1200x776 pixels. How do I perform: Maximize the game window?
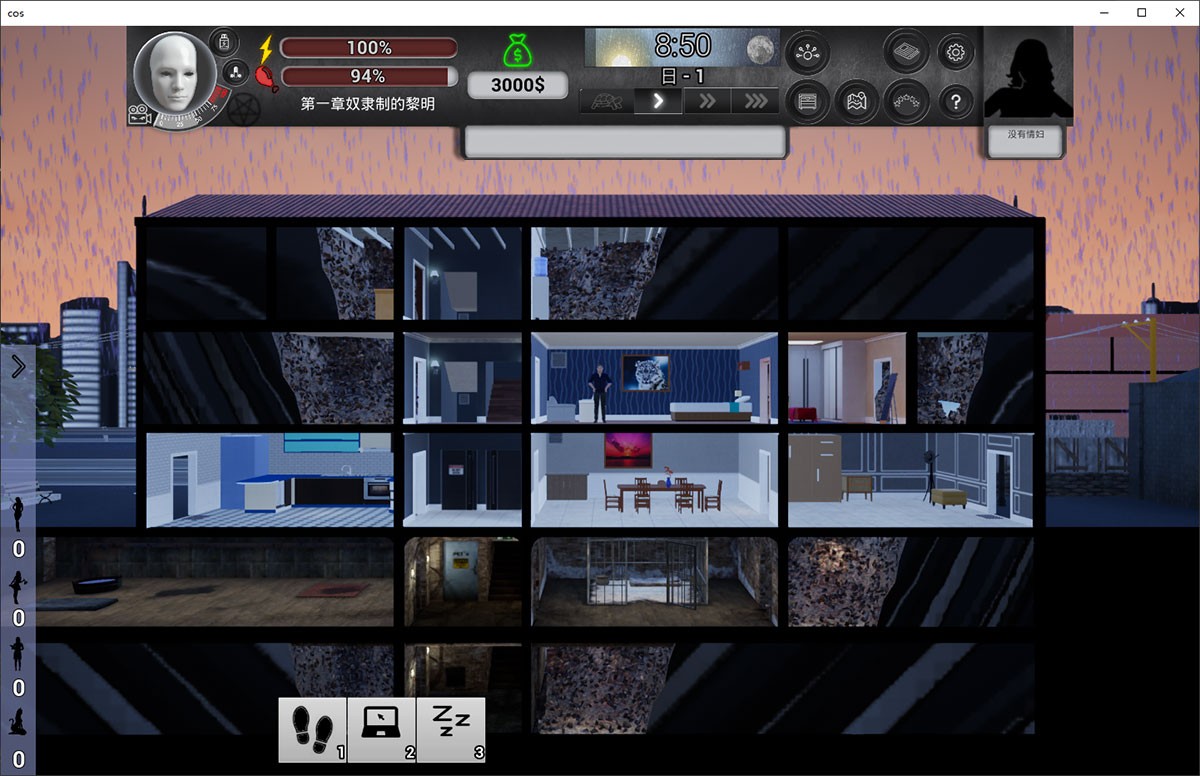click(1141, 13)
